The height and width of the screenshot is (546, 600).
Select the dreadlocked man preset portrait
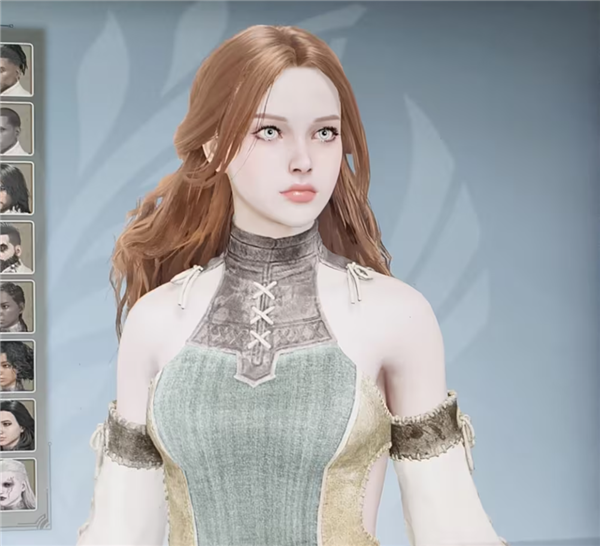click(x=15, y=69)
